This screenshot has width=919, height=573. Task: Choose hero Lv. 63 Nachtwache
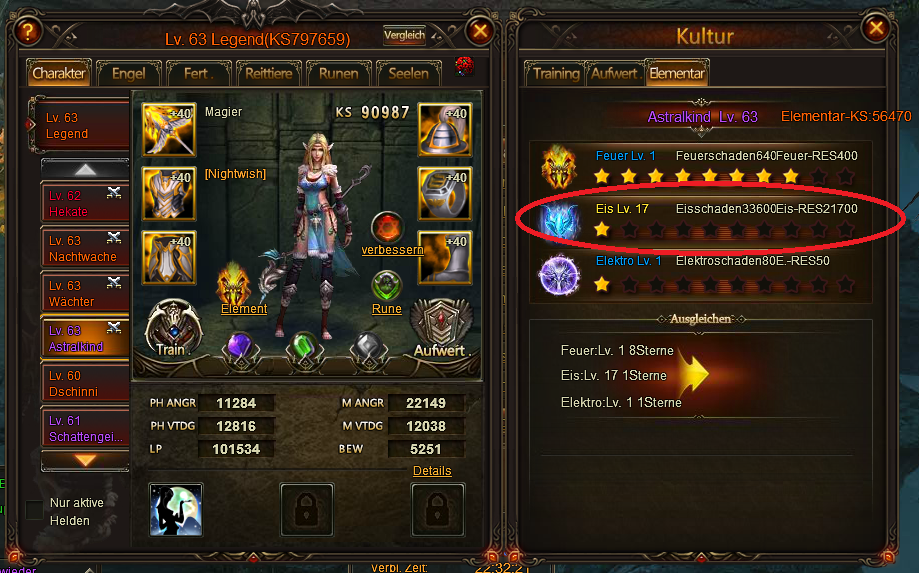point(85,249)
